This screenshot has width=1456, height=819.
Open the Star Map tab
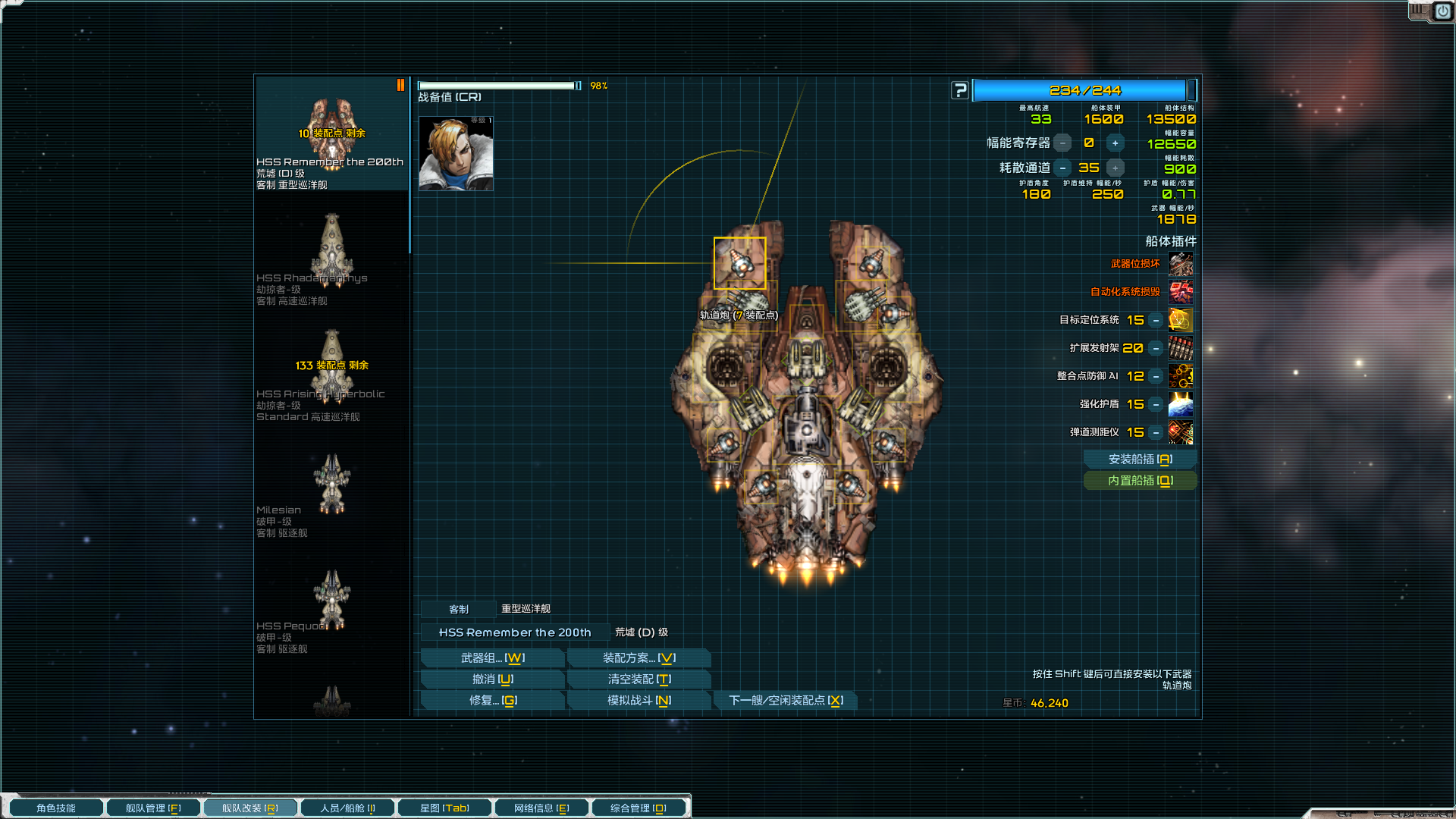(444, 808)
